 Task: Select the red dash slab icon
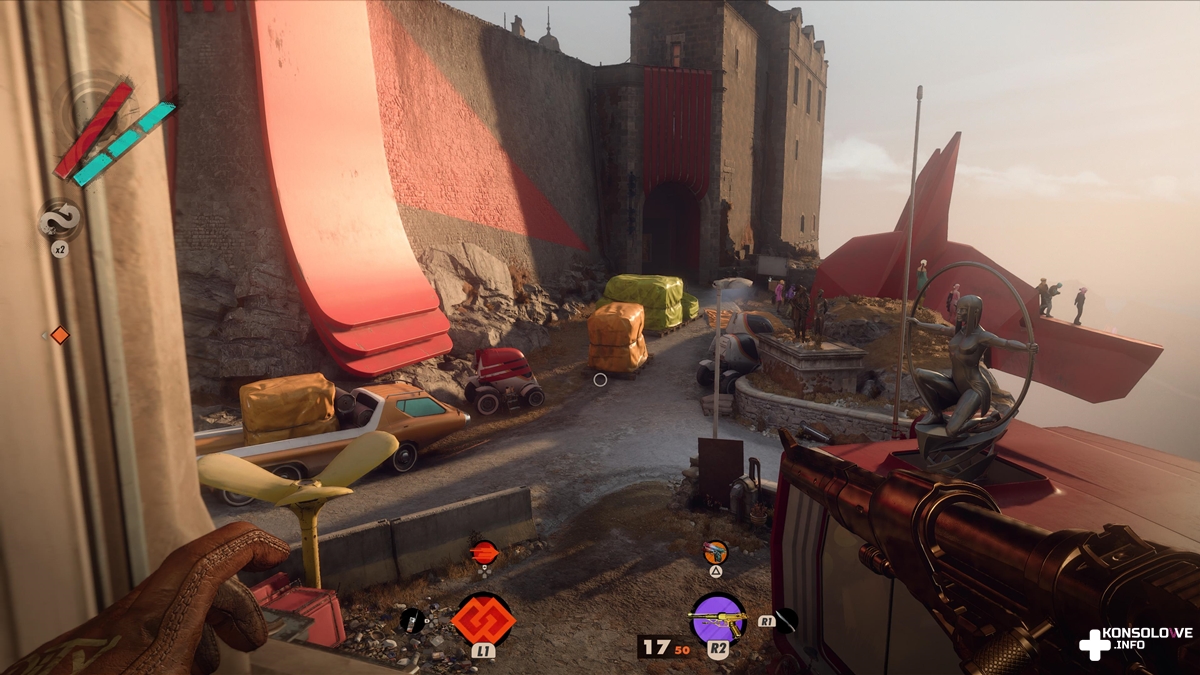pos(484,551)
